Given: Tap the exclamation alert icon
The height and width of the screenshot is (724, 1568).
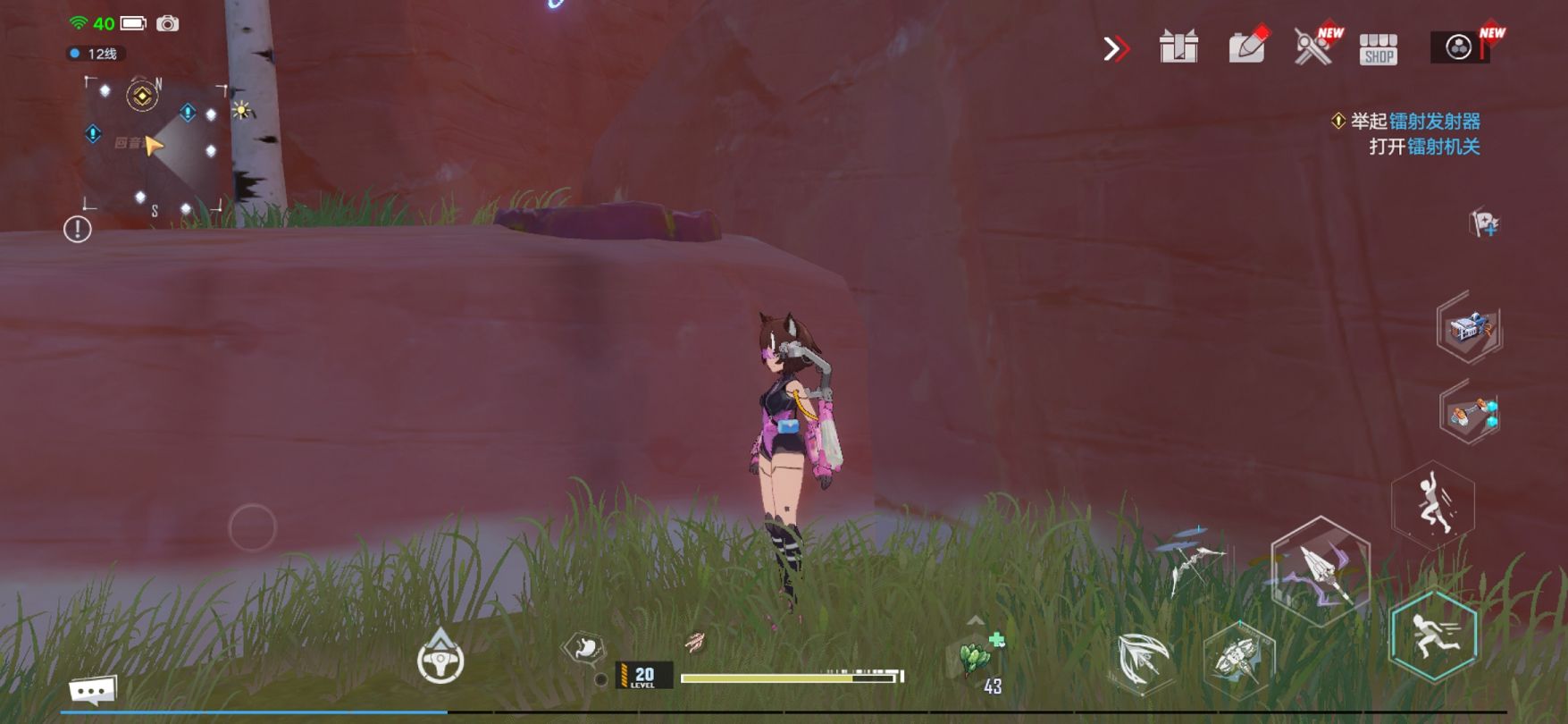Looking at the screenshot, I should [78, 230].
